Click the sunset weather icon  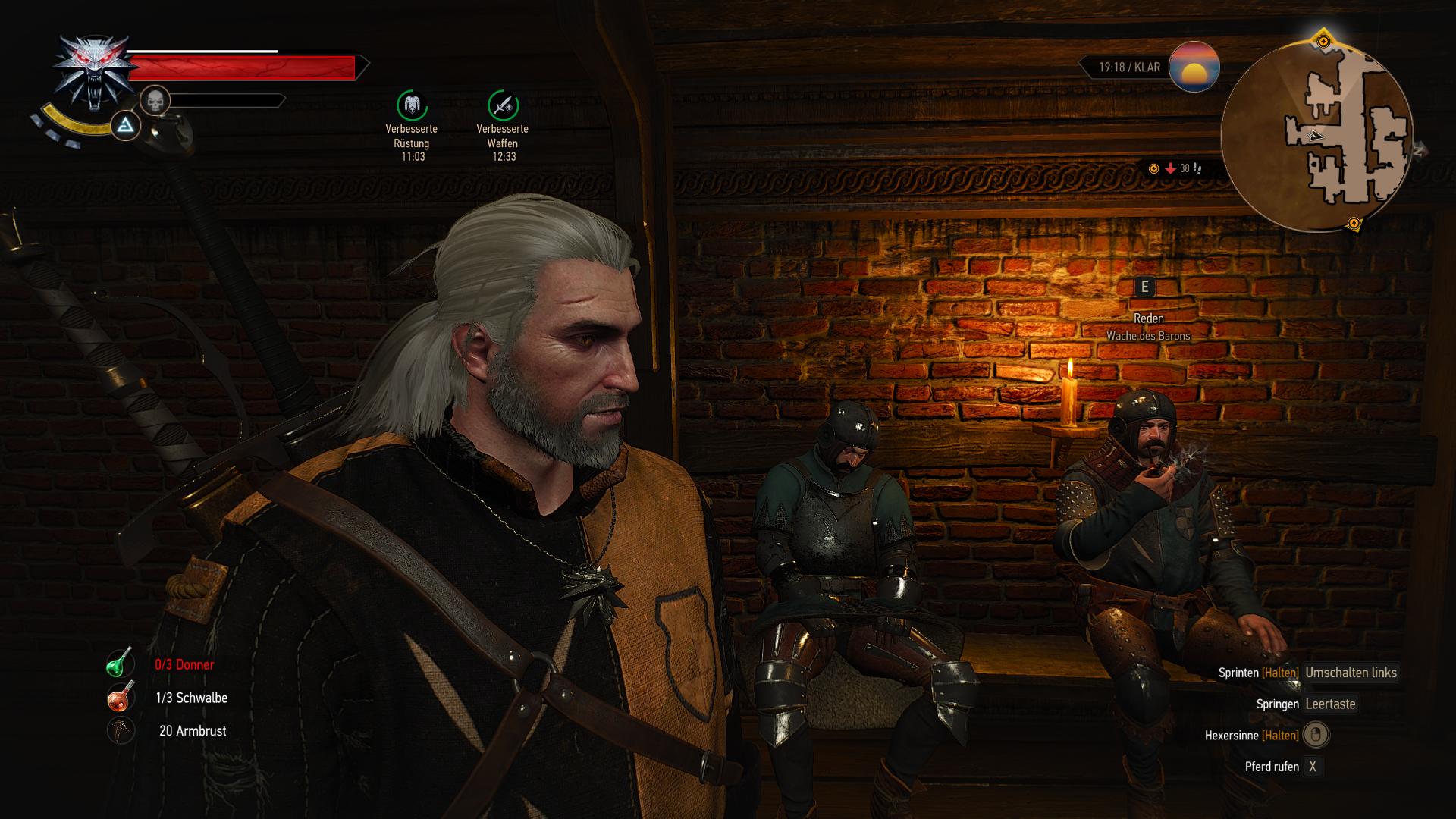1194,67
